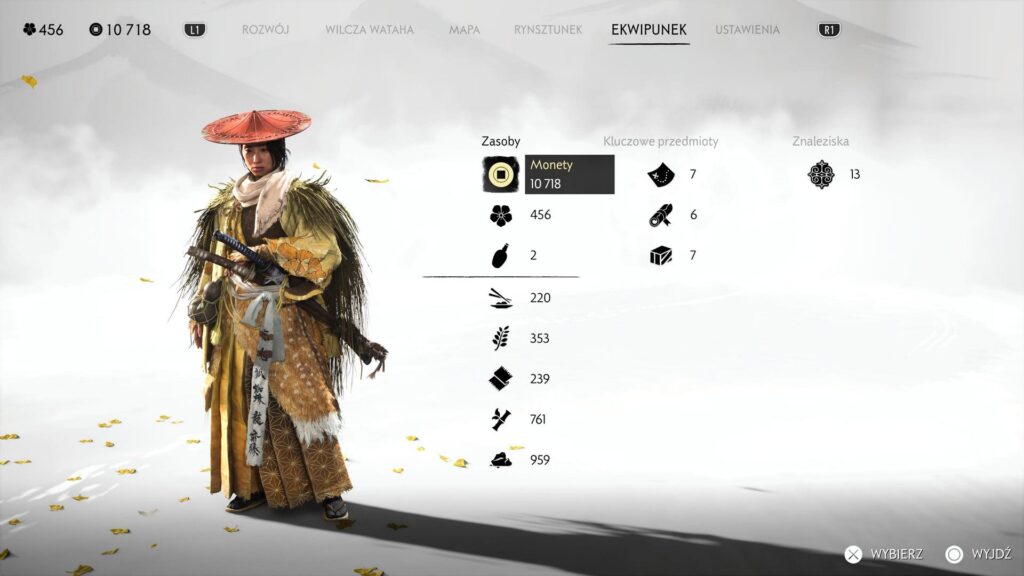Pick the chopsticks and bowl resource
The image size is (1024, 576).
[501, 298]
